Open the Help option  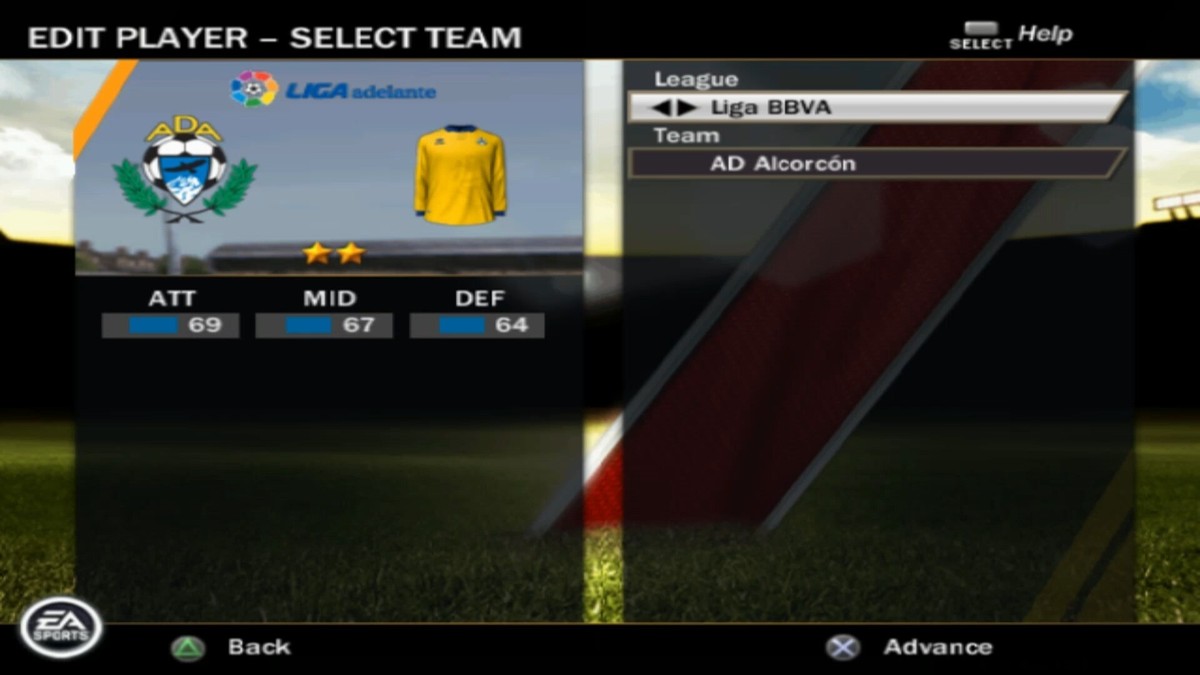coord(1012,35)
